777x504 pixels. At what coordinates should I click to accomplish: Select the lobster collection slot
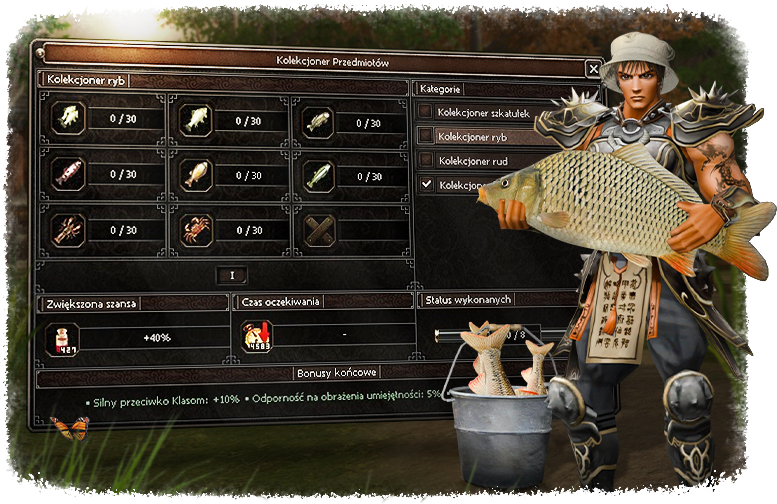(x=65, y=230)
